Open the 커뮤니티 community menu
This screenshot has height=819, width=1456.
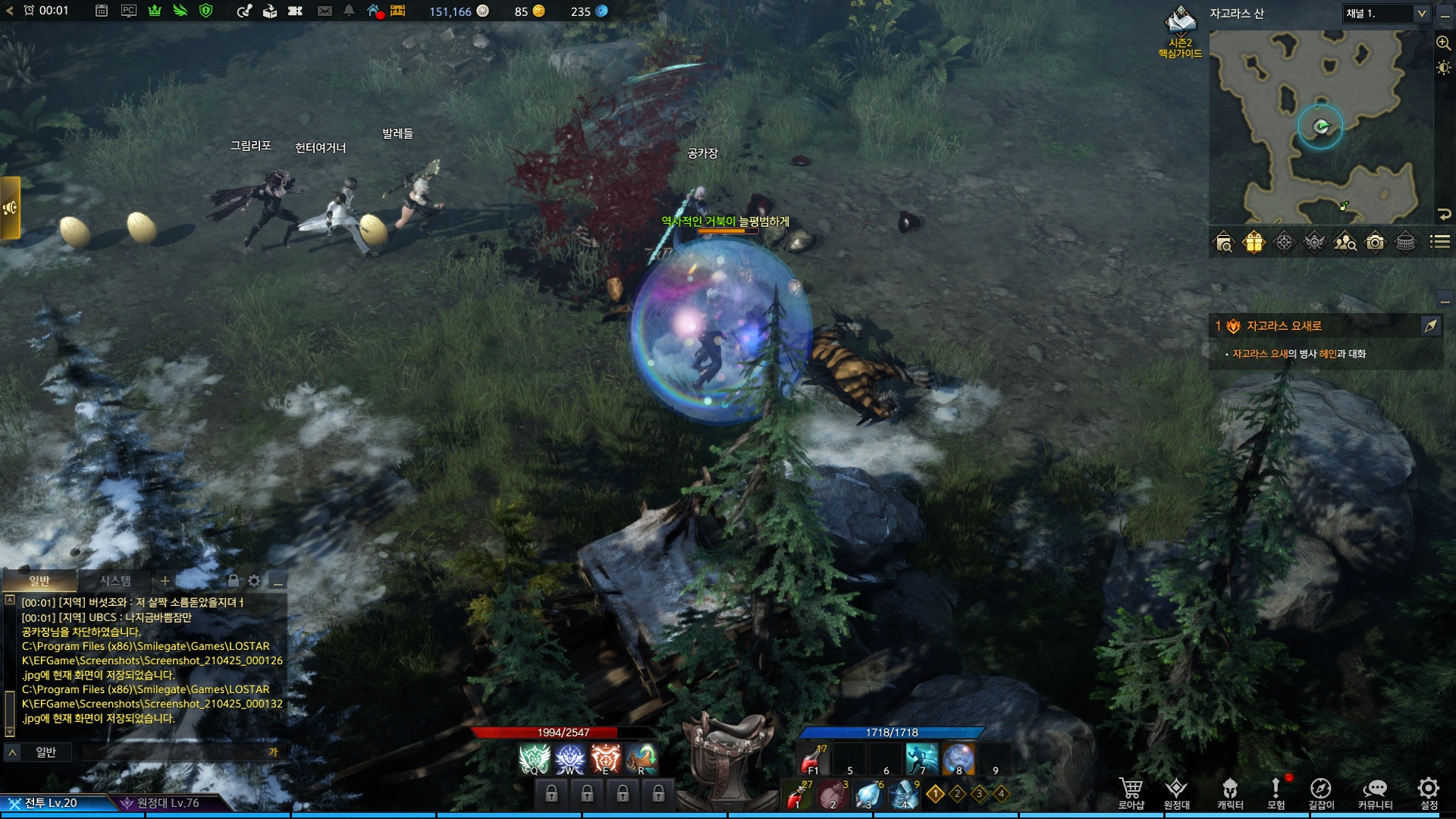coord(1375,793)
